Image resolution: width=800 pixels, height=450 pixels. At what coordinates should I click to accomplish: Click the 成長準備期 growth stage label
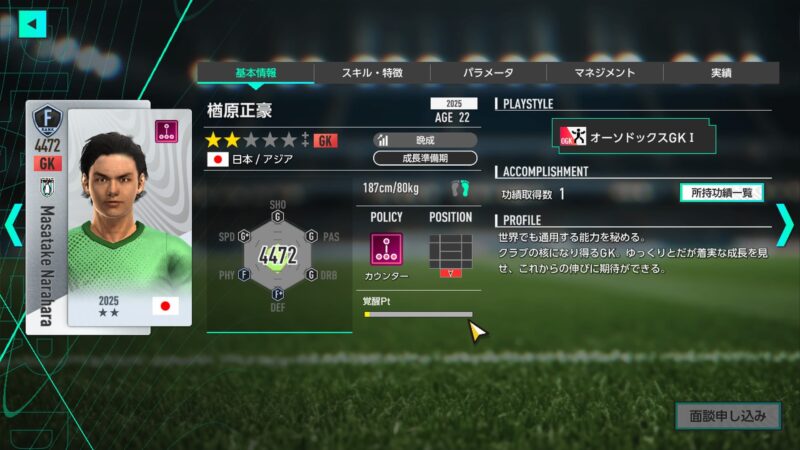click(425, 158)
